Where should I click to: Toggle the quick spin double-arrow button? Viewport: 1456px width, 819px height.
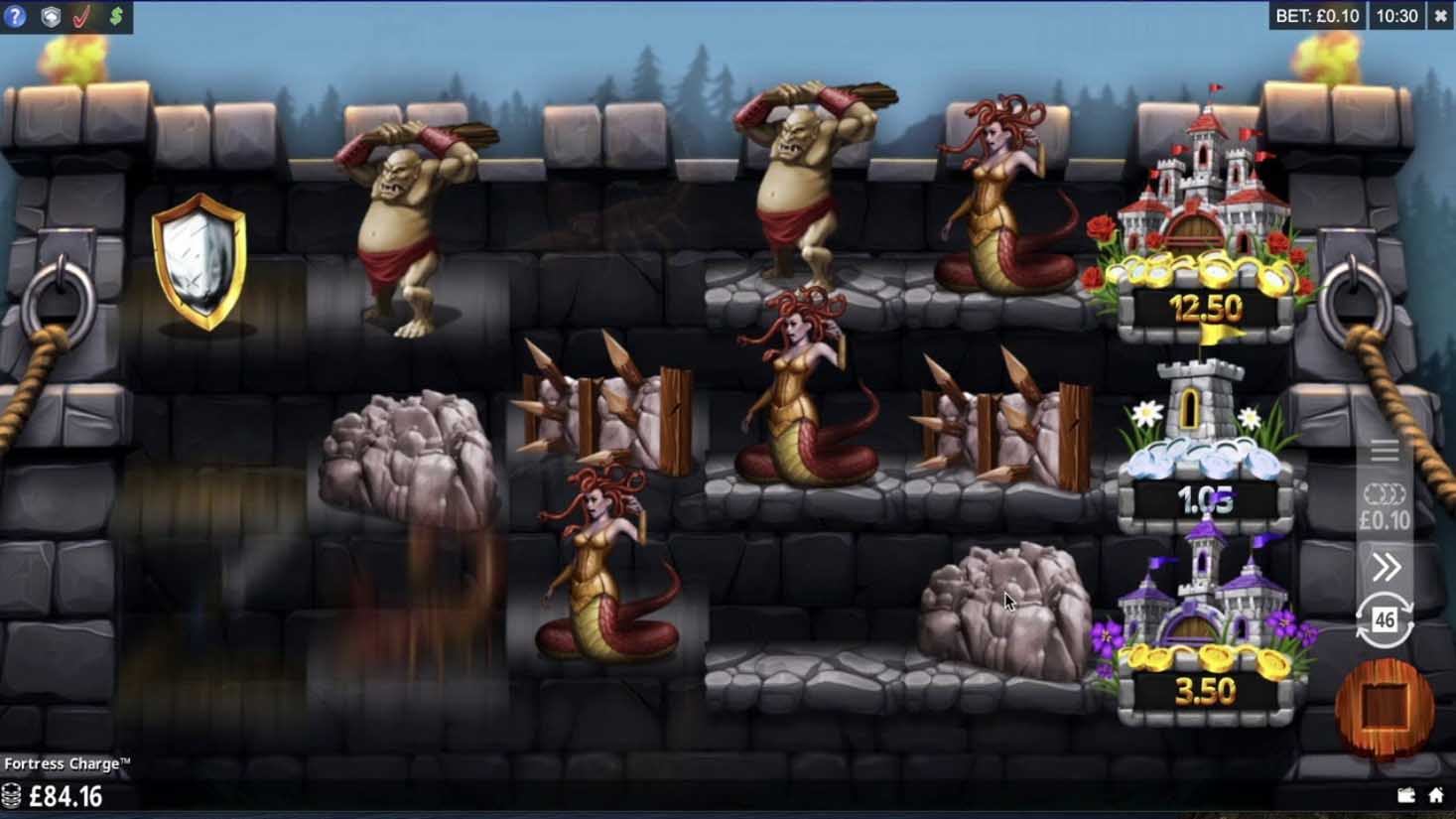pos(1386,567)
